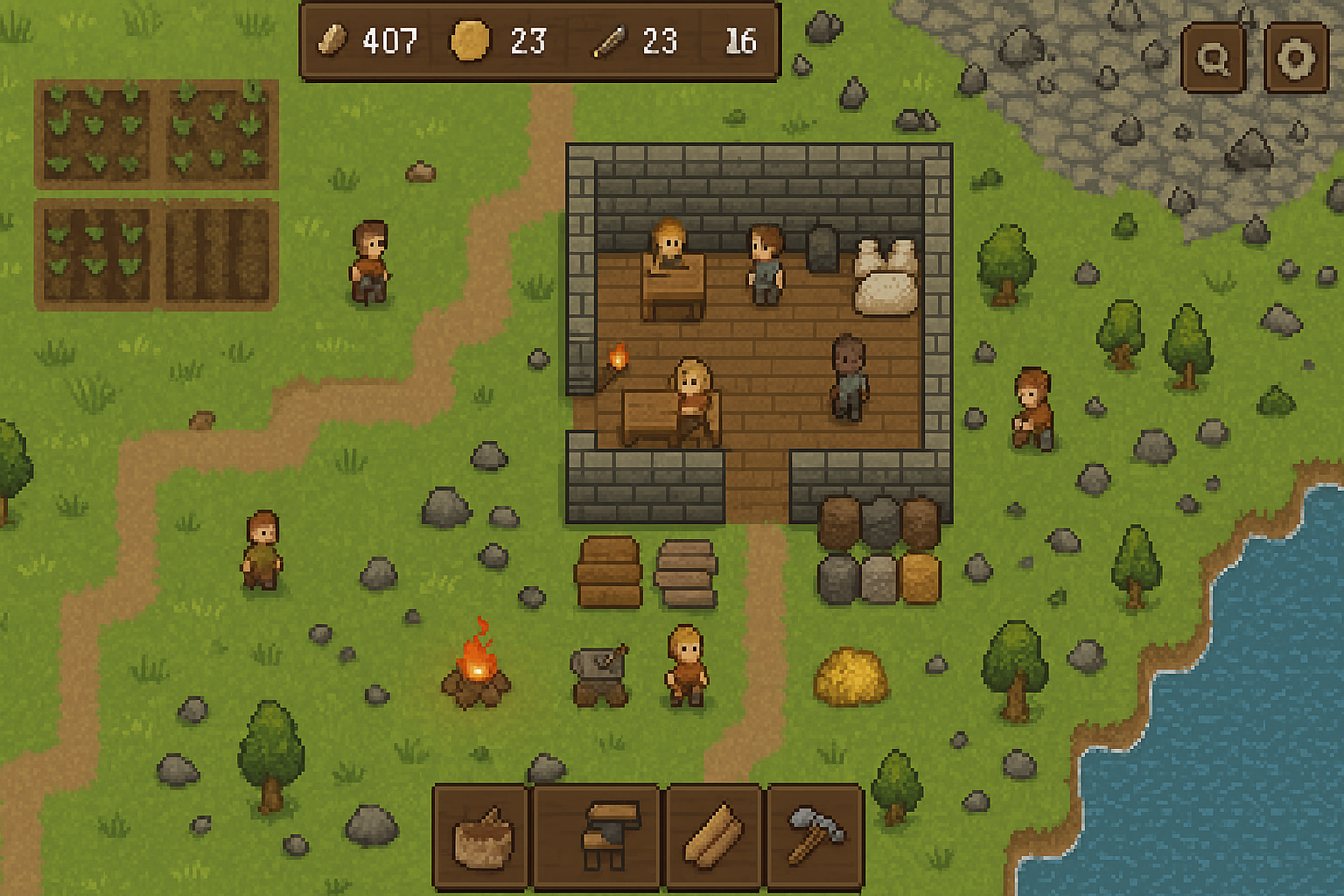Image resolution: width=1344 pixels, height=896 pixels.
Task: Select the wooden planks hotbar slot
Action: (x=714, y=837)
